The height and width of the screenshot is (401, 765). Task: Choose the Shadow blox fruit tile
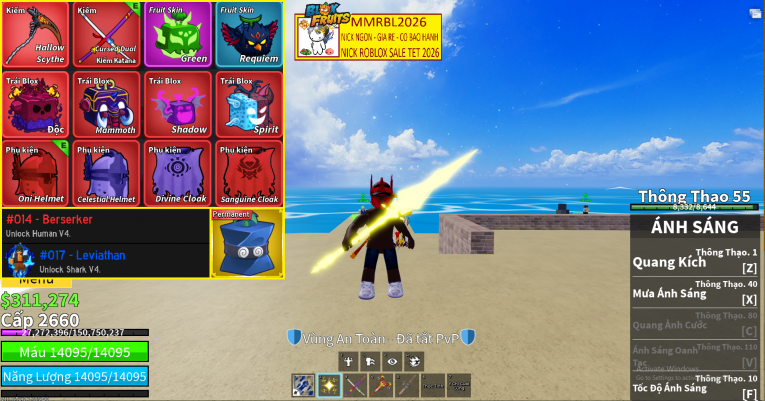177,104
